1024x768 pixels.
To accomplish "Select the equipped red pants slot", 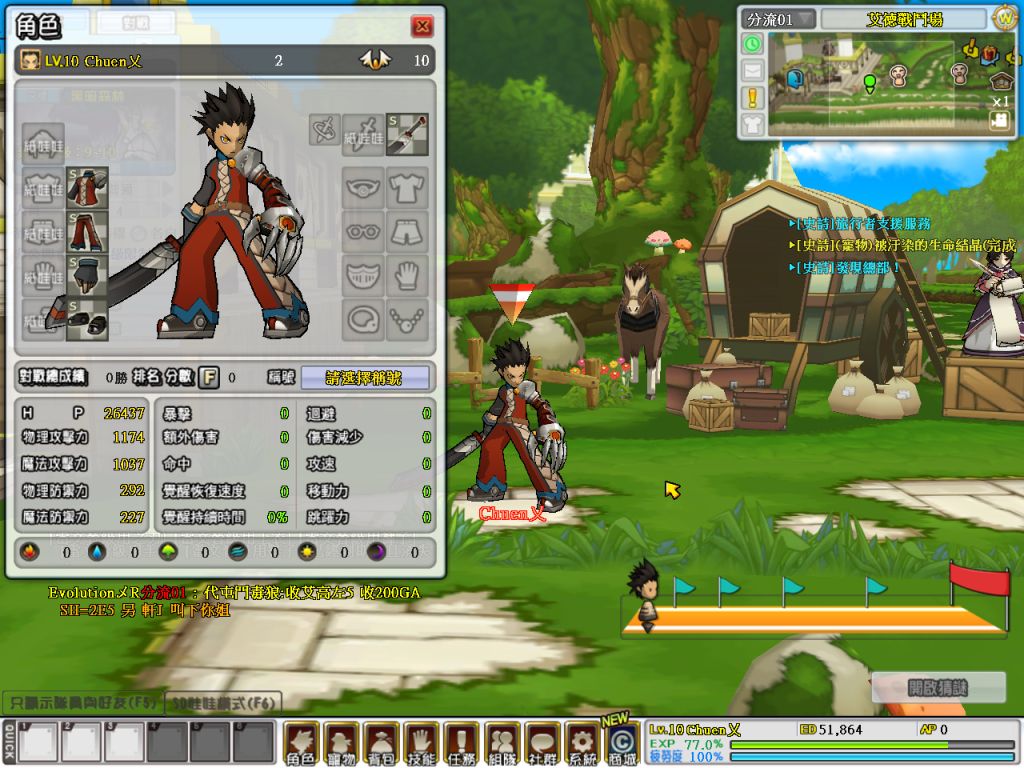I will click(87, 232).
